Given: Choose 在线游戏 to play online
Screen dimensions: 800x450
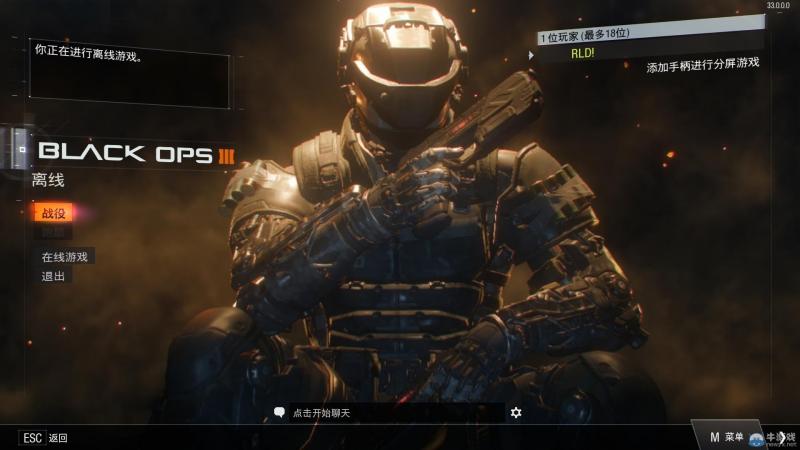Looking at the screenshot, I should tap(65, 257).
